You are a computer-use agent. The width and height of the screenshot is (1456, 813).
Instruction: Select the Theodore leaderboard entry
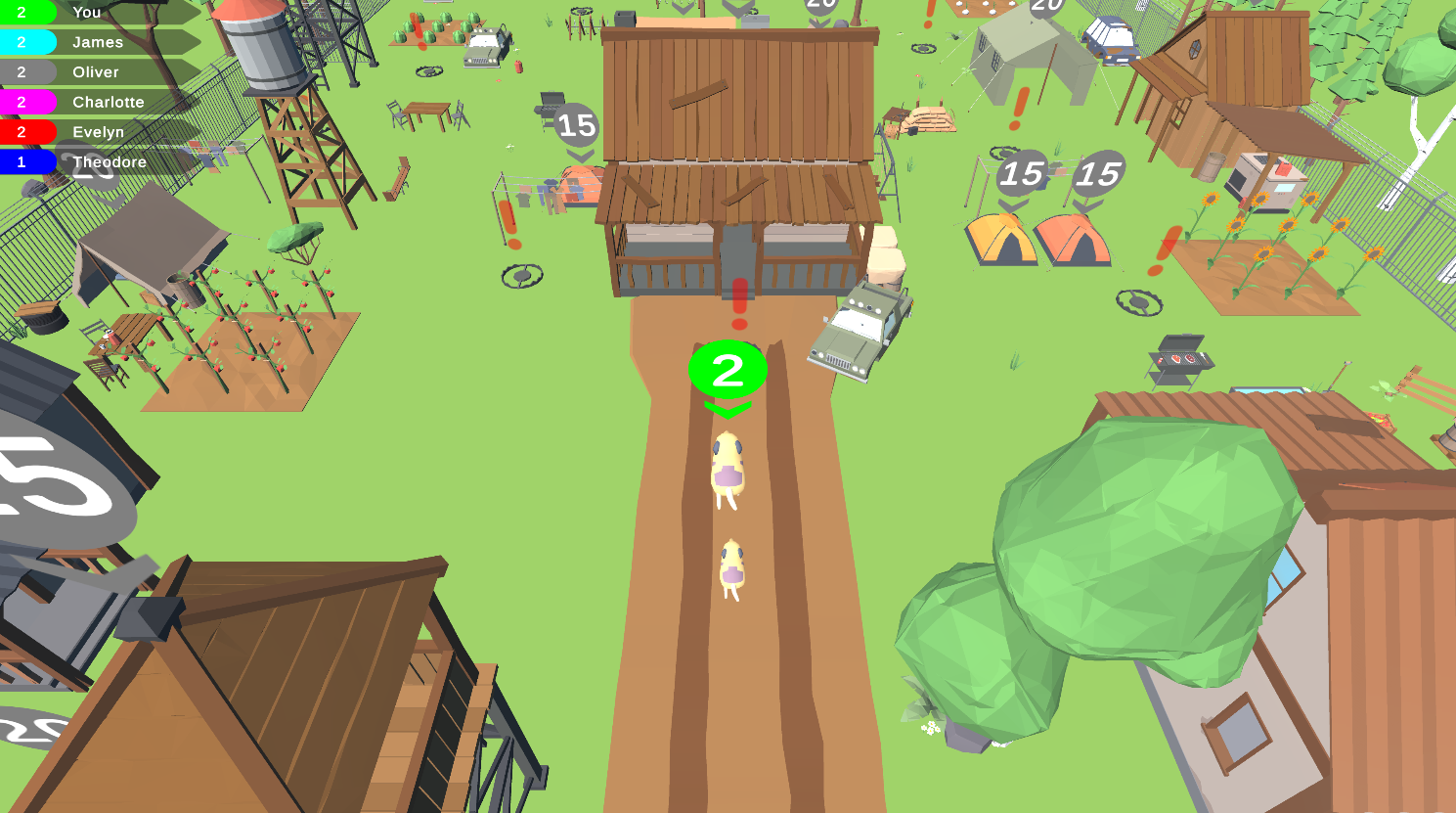(108, 161)
